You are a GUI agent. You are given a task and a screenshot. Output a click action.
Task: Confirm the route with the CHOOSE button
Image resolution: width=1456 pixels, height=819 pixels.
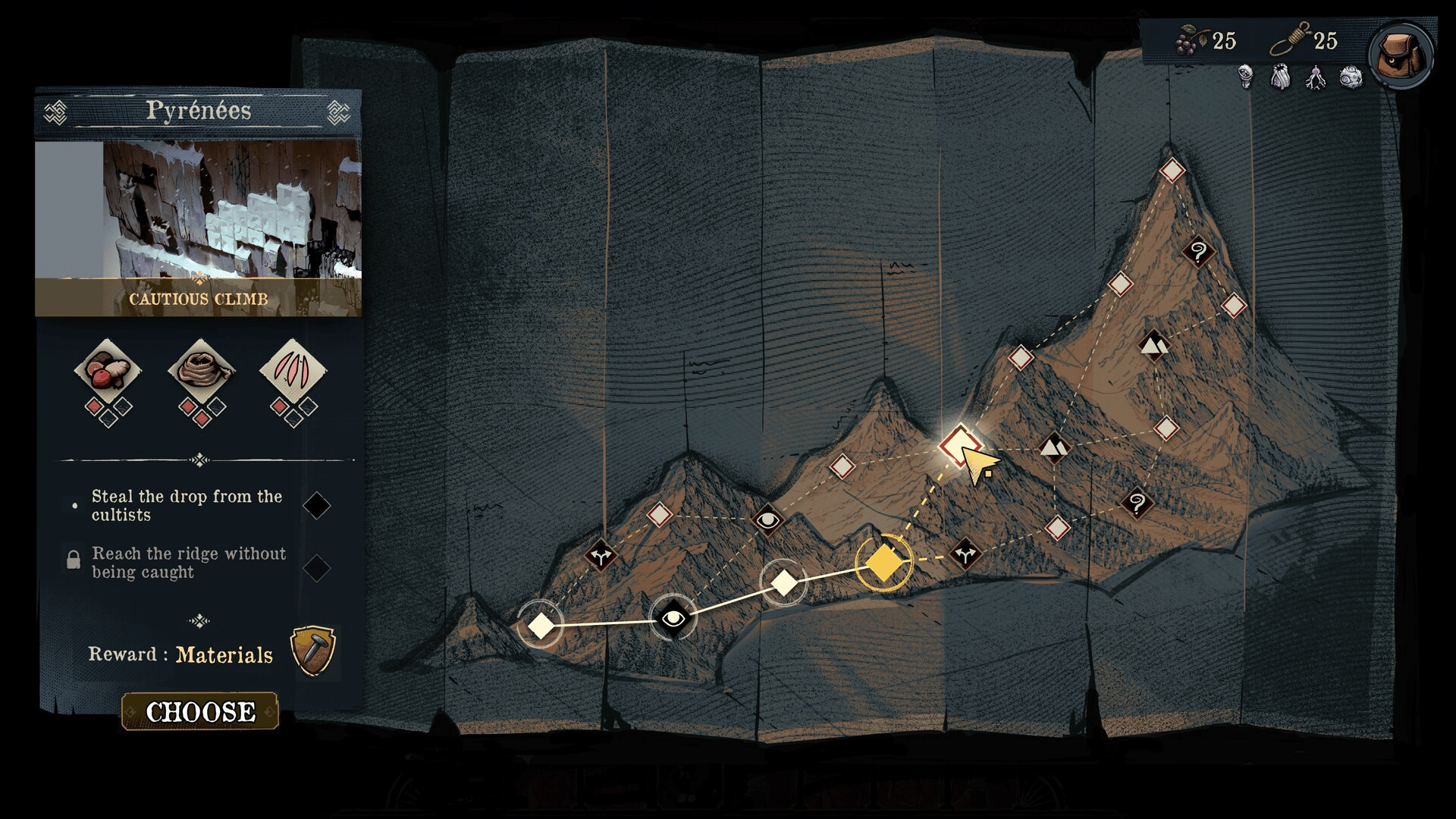(x=200, y=711)
